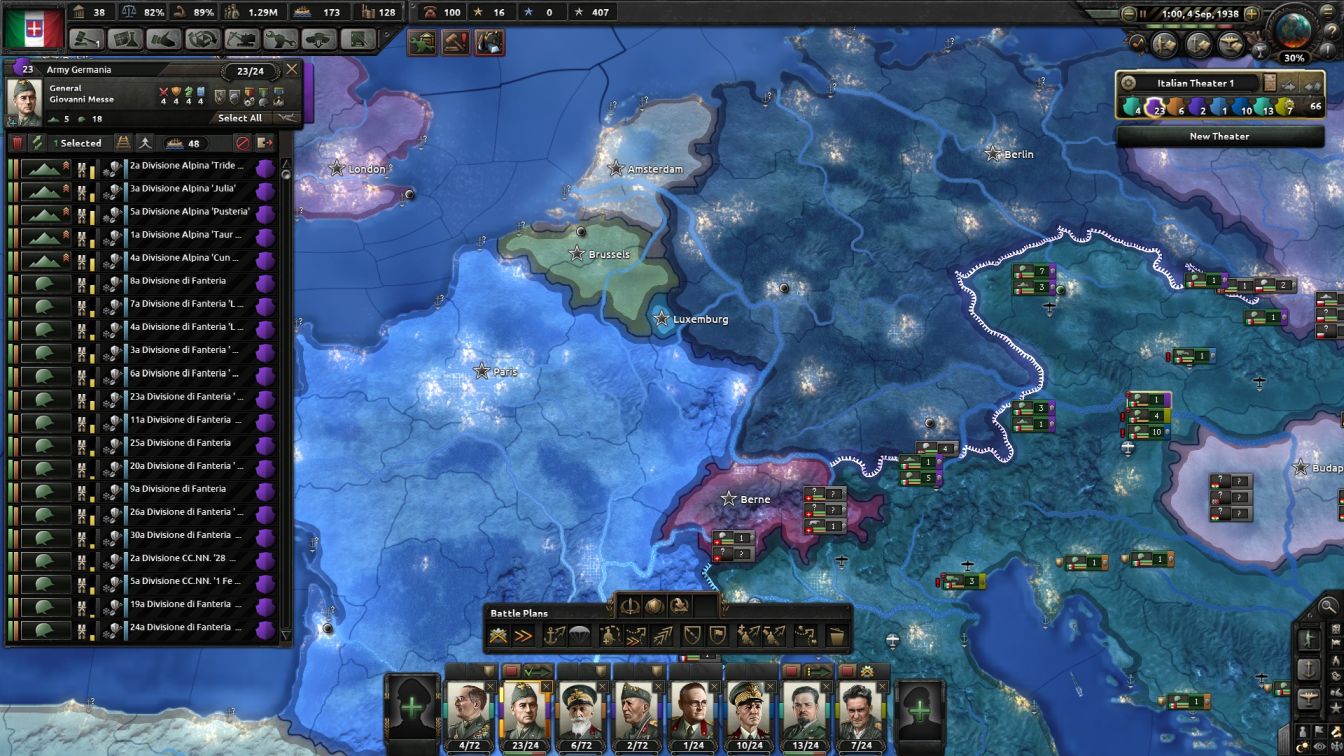Exile selected division with the door icon

(x=267, y=143)
